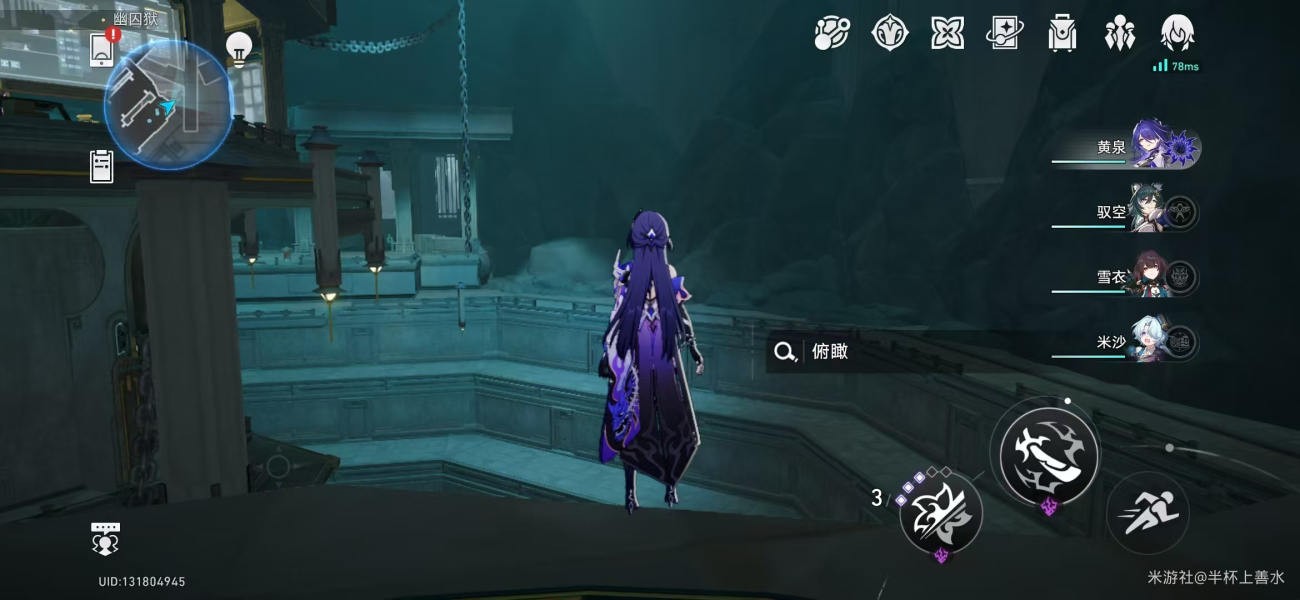Switch to party member 雪衣

[x=1160, y=277]
